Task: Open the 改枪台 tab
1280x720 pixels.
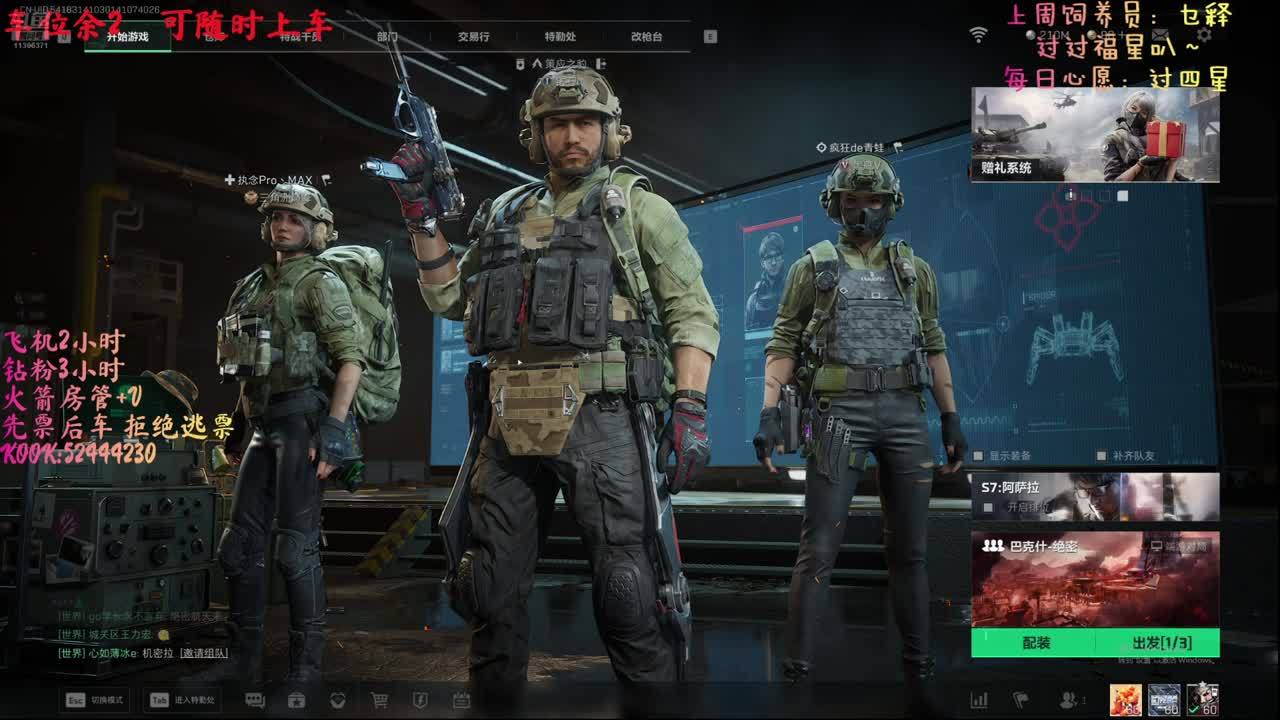Action: pos(646,37)
